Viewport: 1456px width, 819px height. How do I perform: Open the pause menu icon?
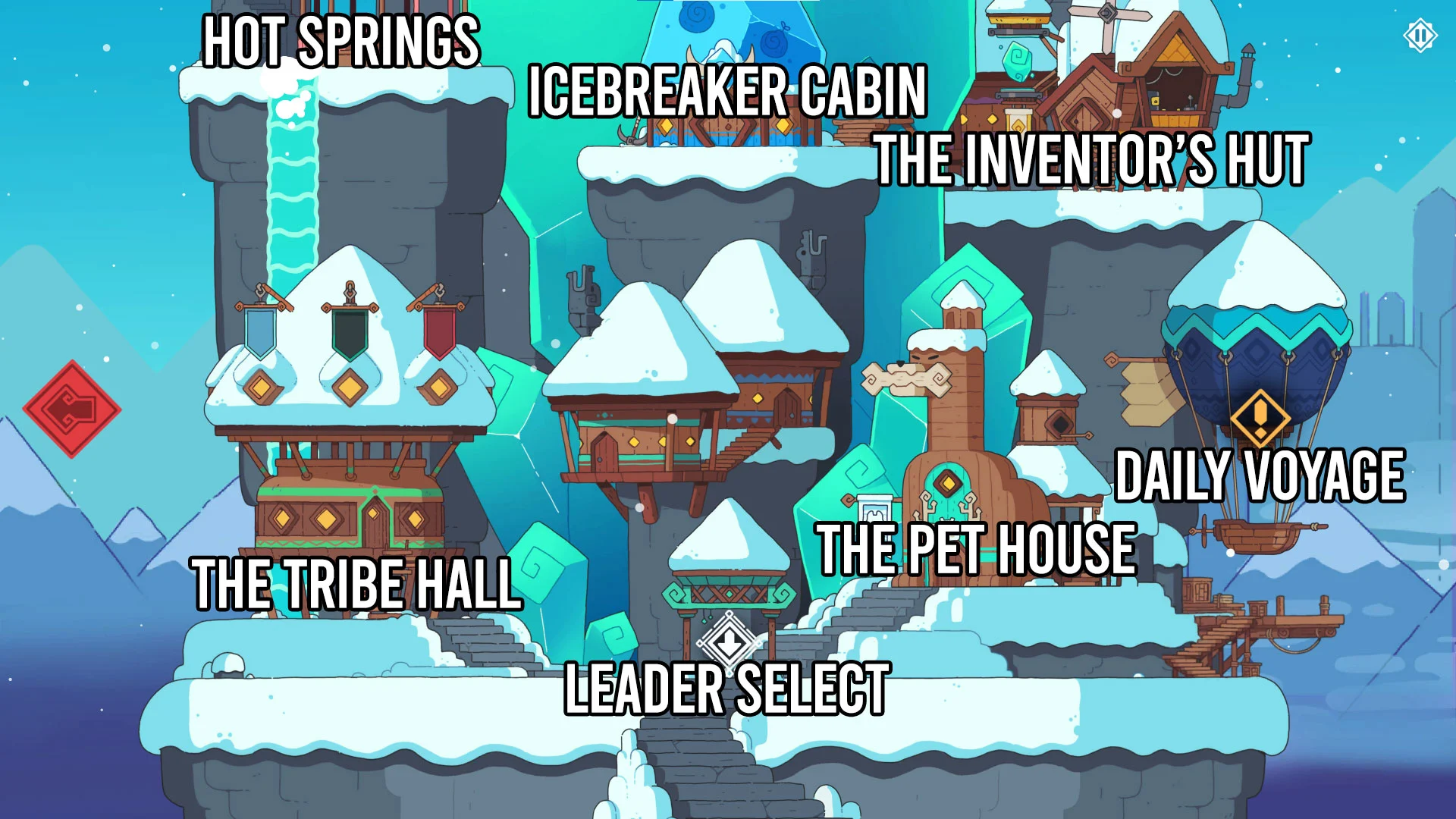tap(1420, 36)
